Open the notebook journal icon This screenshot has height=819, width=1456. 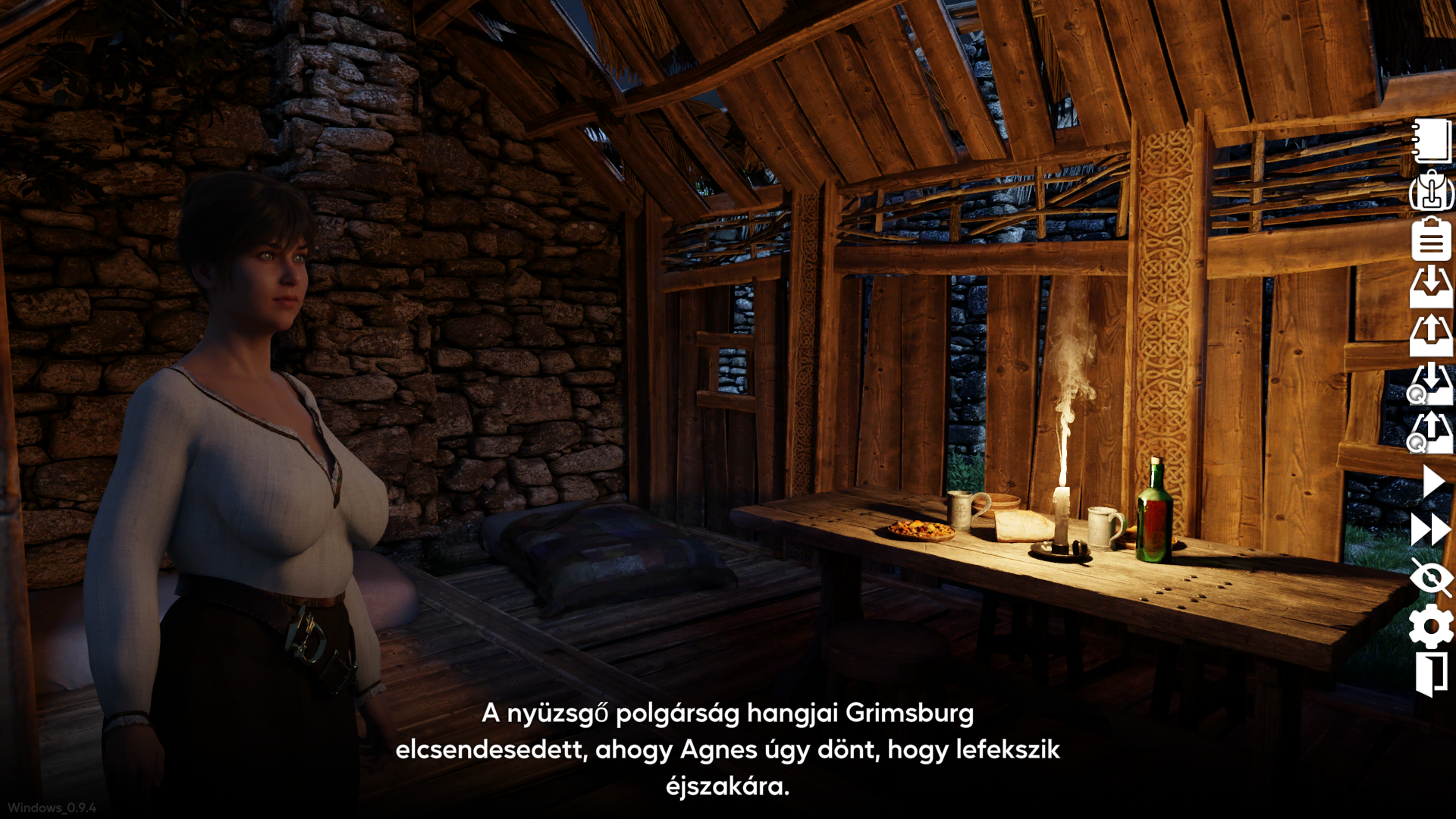[x=1432, y=141]
